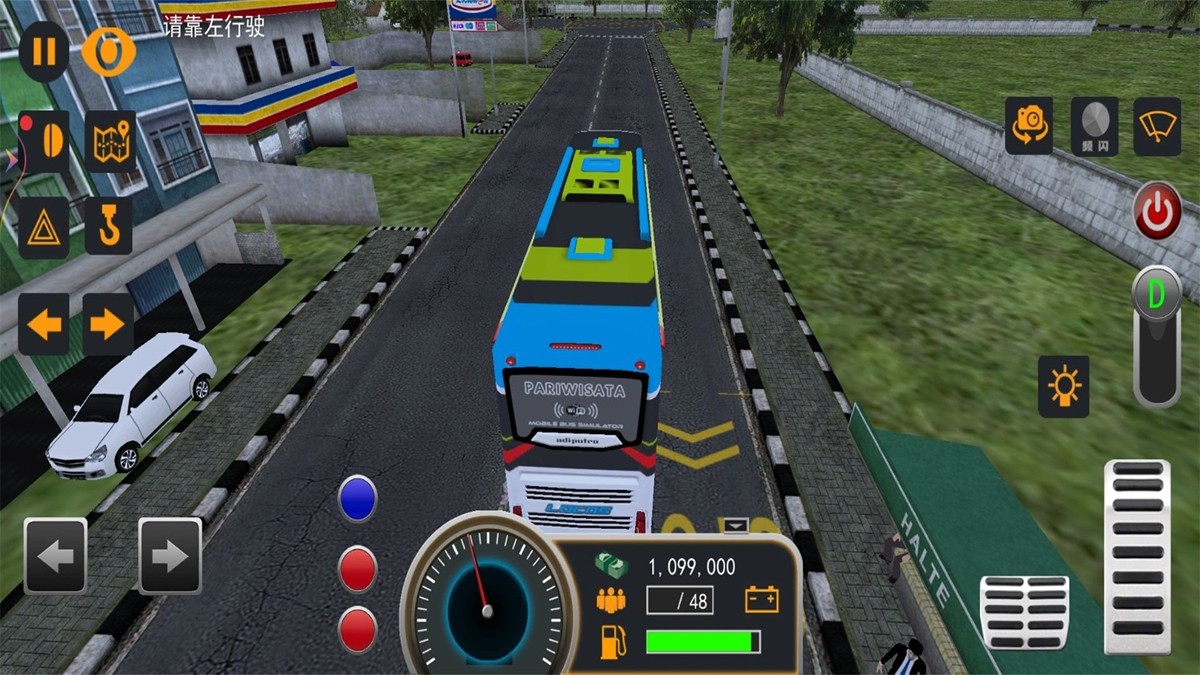Turn on the right turn signal
This screenshot has height=675, width=1200.
108,324
